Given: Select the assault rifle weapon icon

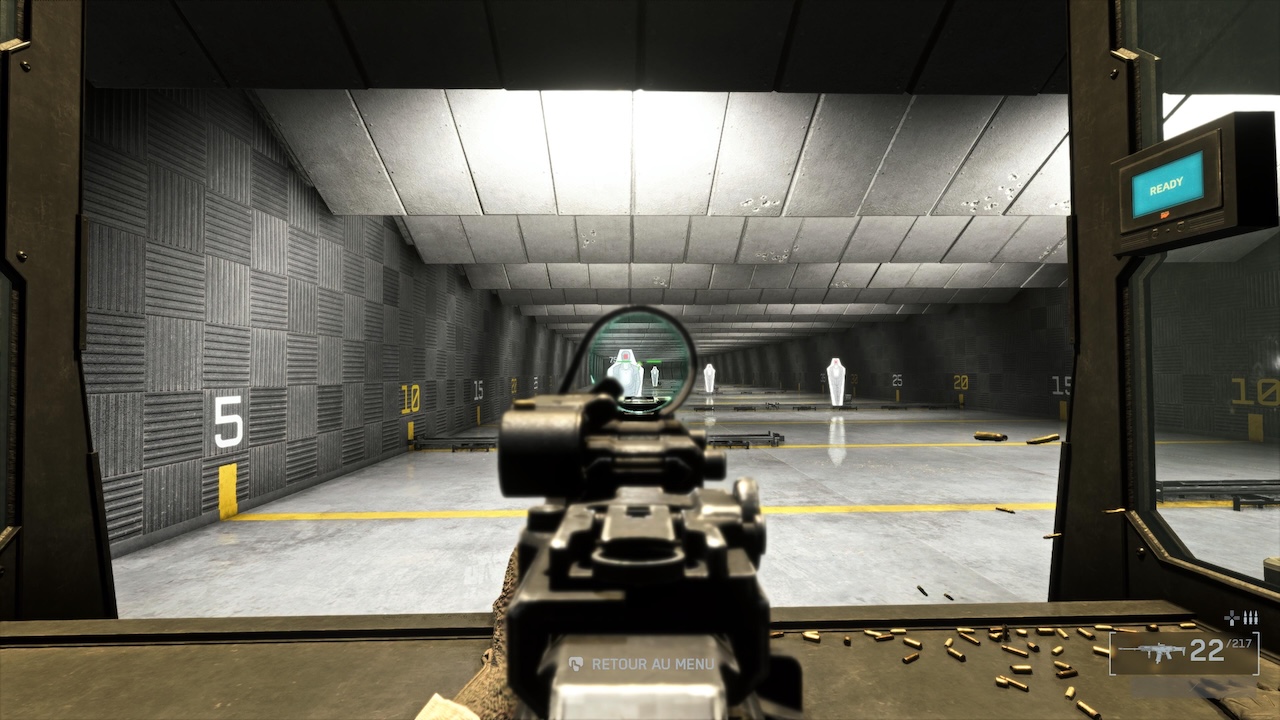Looking at the screenshot, I should [x=1151, y=651].
